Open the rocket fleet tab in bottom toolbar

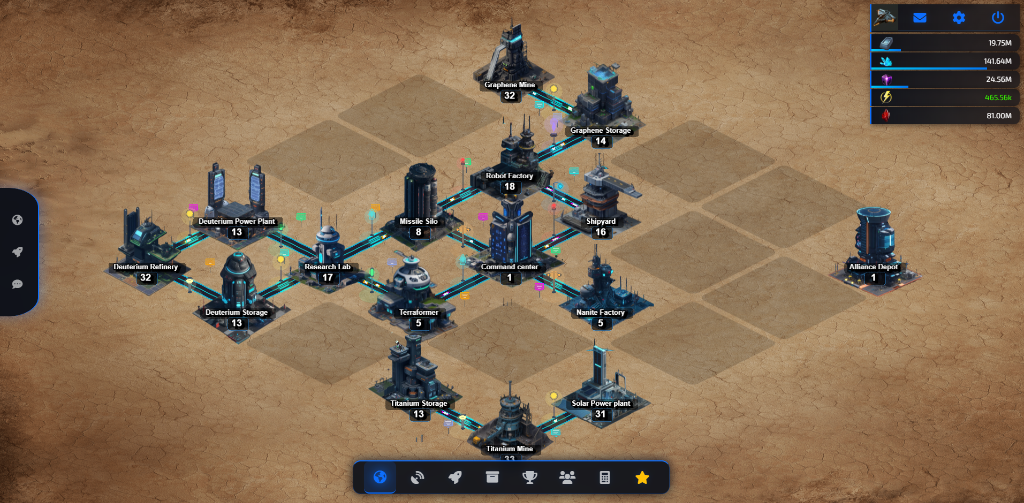click(455, 477)
